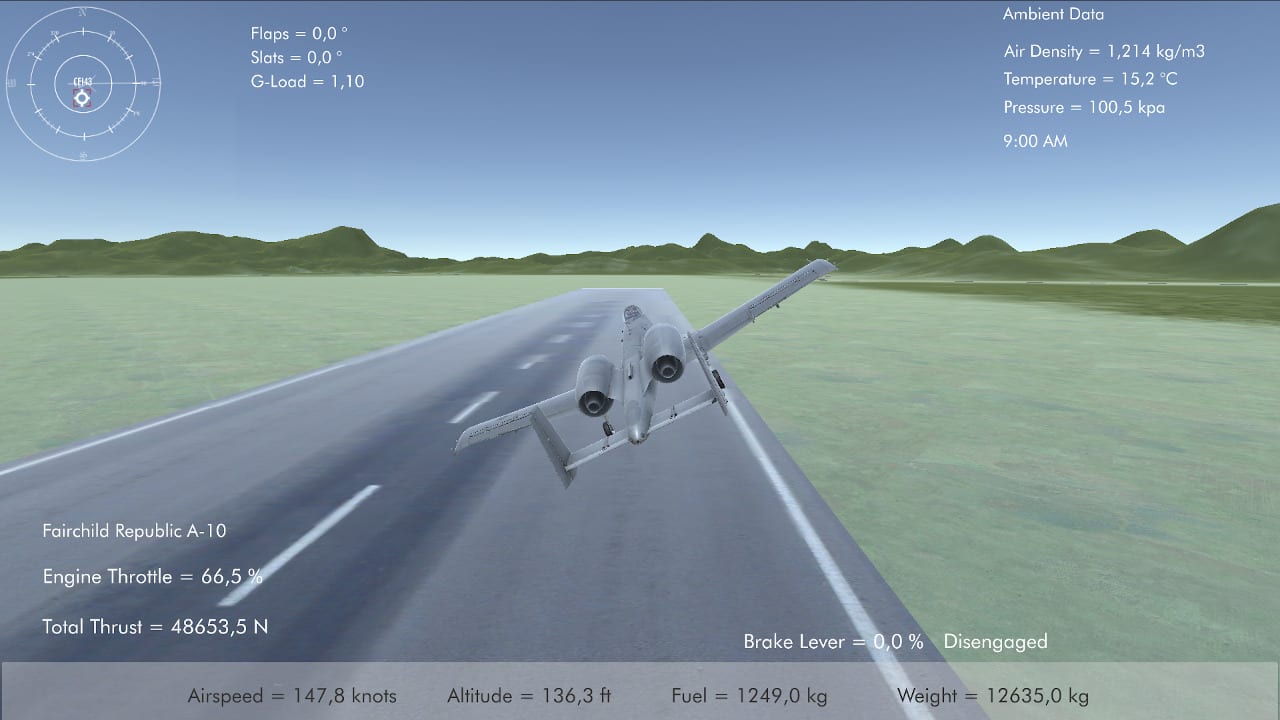Image resolution: width=1280 pixels, height=720 pixels.
Task: Click the north indicator on the compass gauge
Action: pos(82,12)
